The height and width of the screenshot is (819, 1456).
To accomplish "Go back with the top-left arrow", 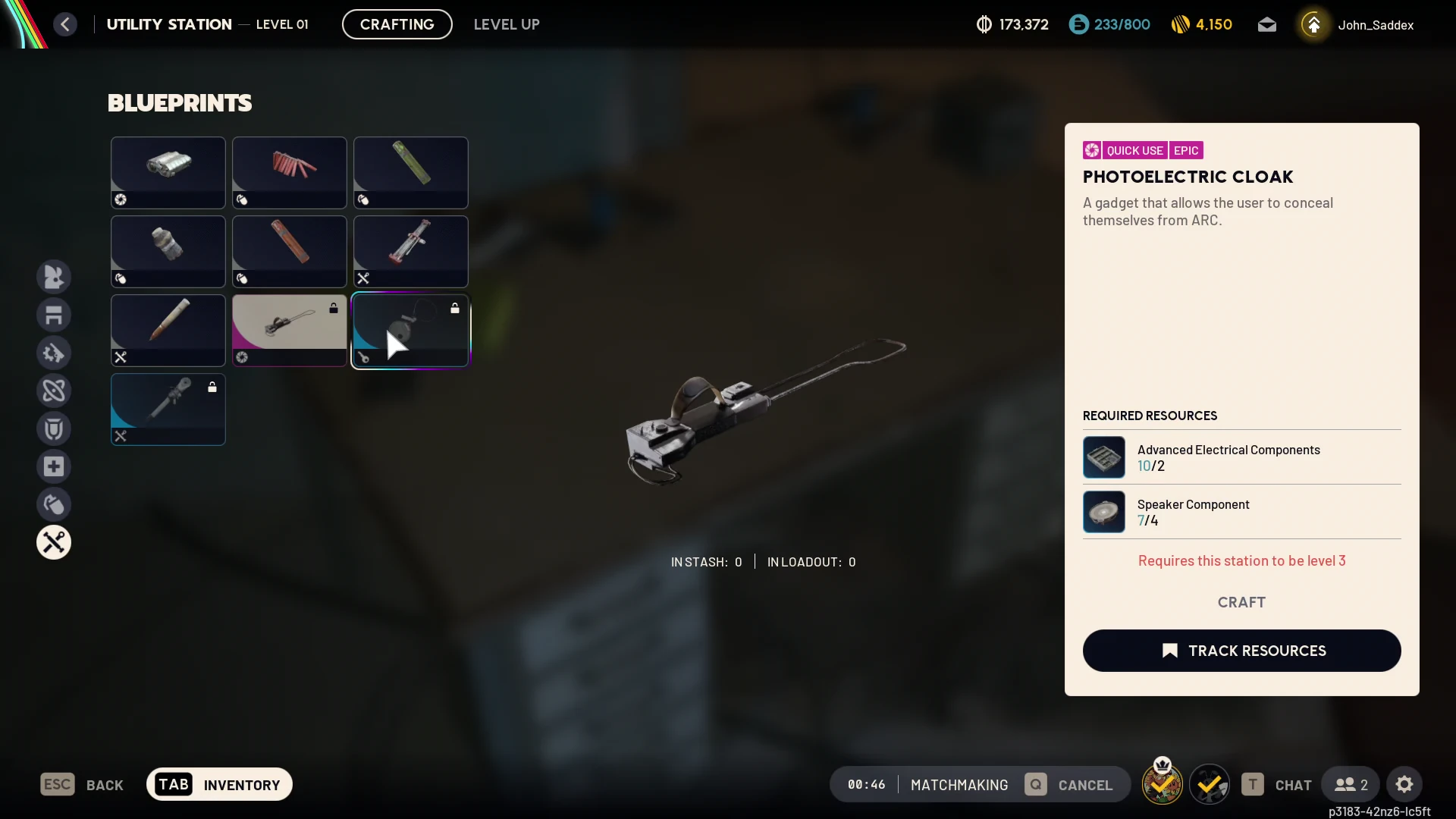I will [65, 24].
